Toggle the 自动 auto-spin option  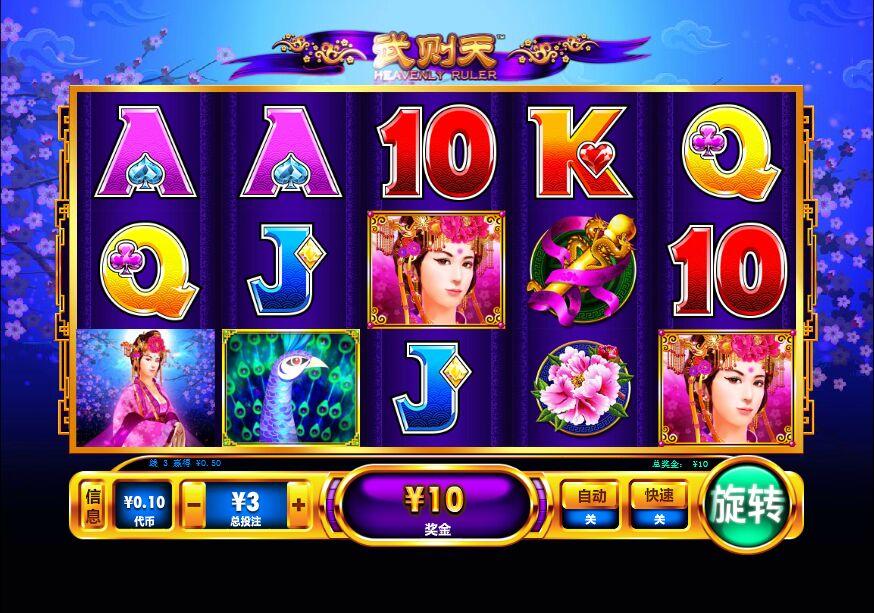[x=589, y=505]
